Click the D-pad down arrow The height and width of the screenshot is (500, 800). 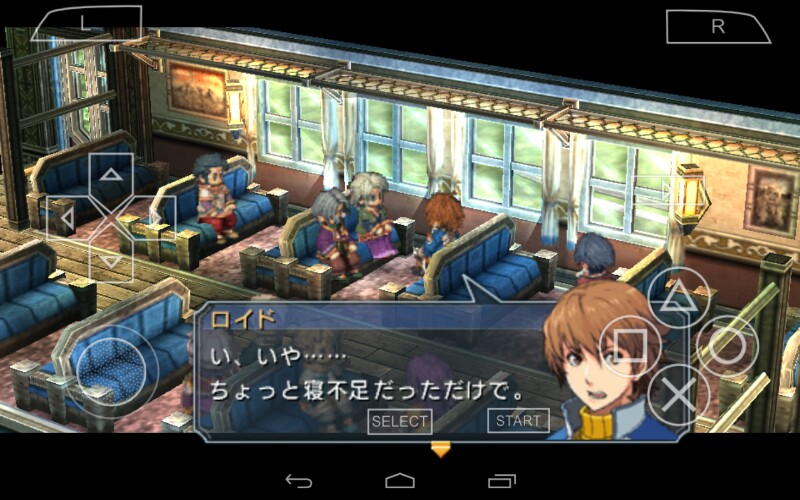[112, 258]
